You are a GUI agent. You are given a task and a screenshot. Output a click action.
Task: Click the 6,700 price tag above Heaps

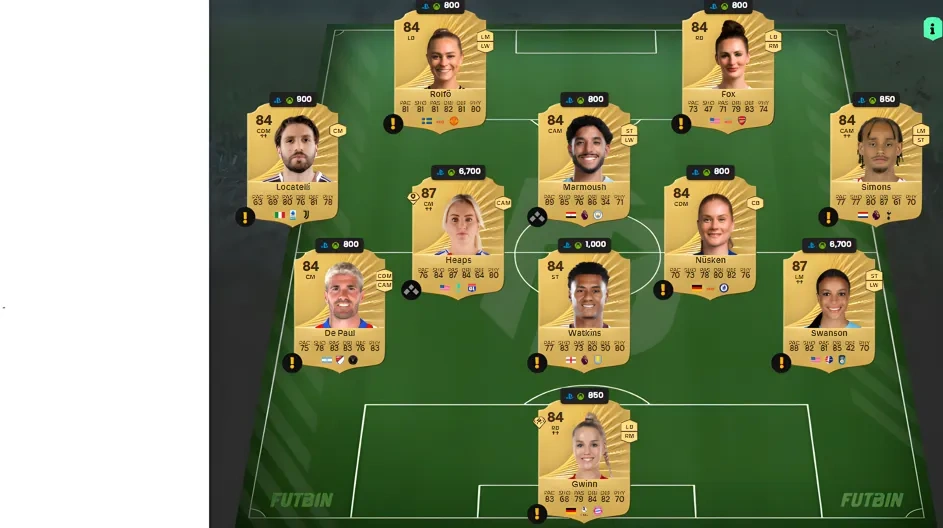pos(457,172)
